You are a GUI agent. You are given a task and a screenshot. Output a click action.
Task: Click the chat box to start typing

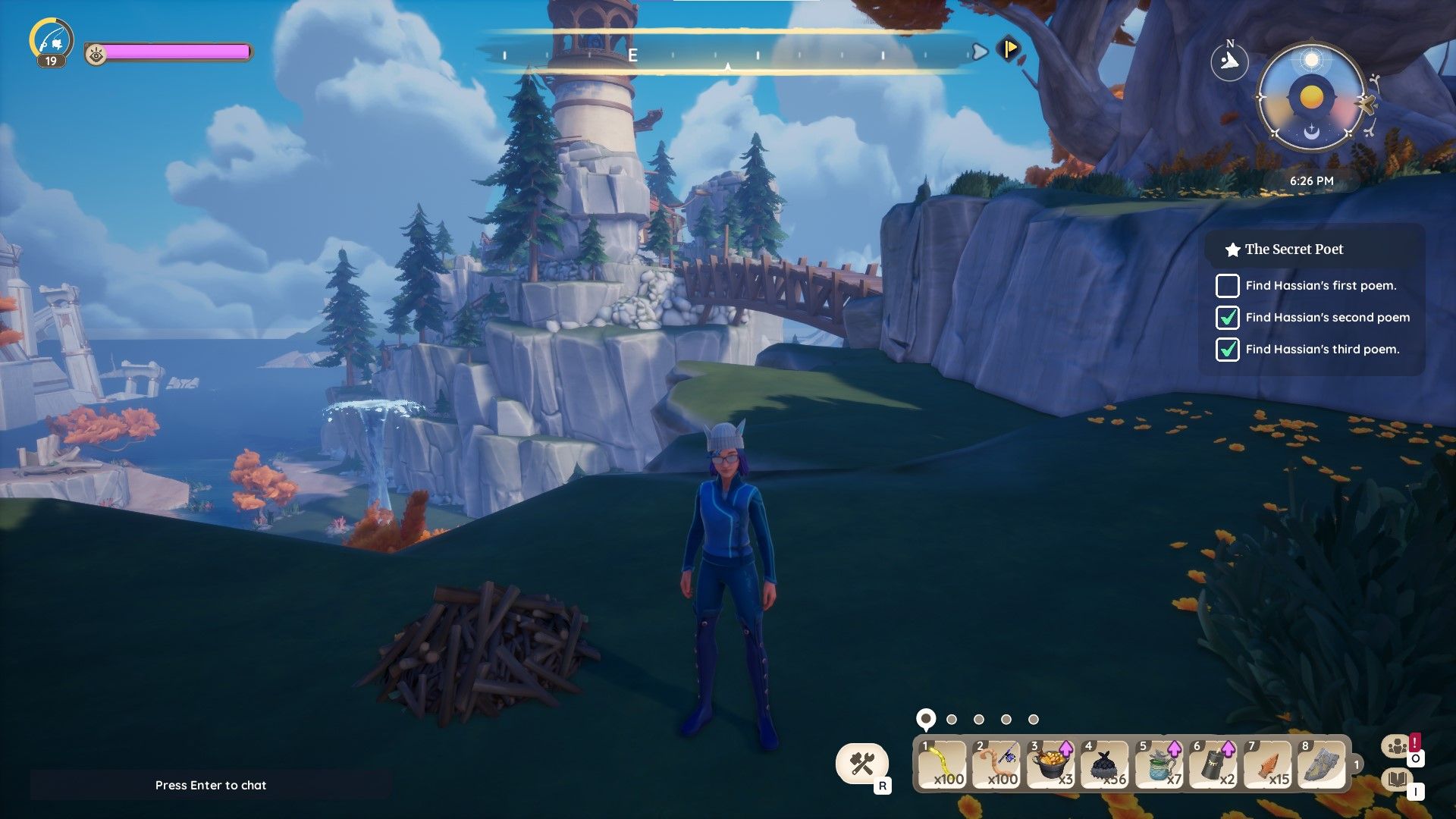(x=211, y=785)
